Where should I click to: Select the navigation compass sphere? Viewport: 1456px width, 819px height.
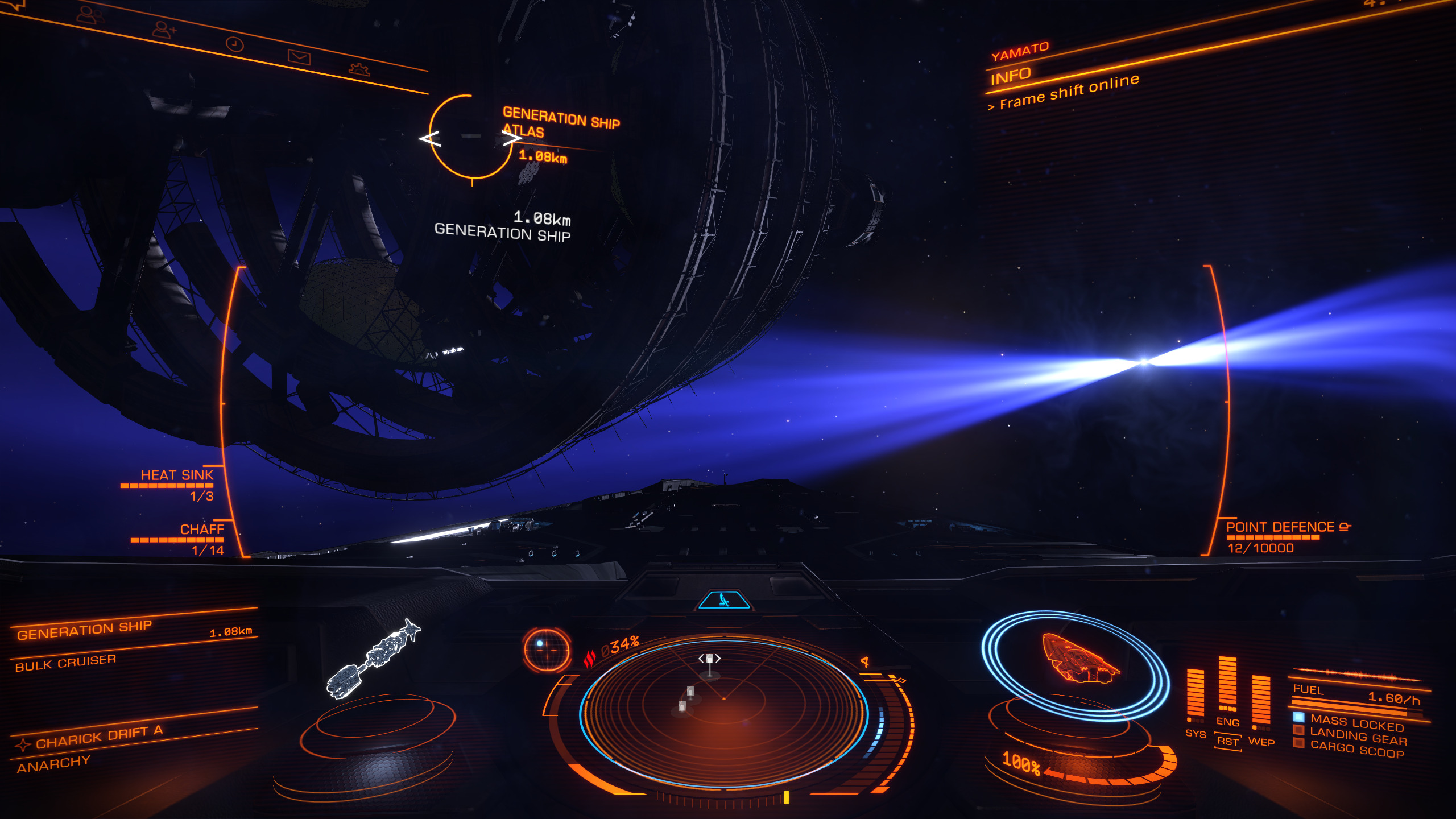pos(547,650)
